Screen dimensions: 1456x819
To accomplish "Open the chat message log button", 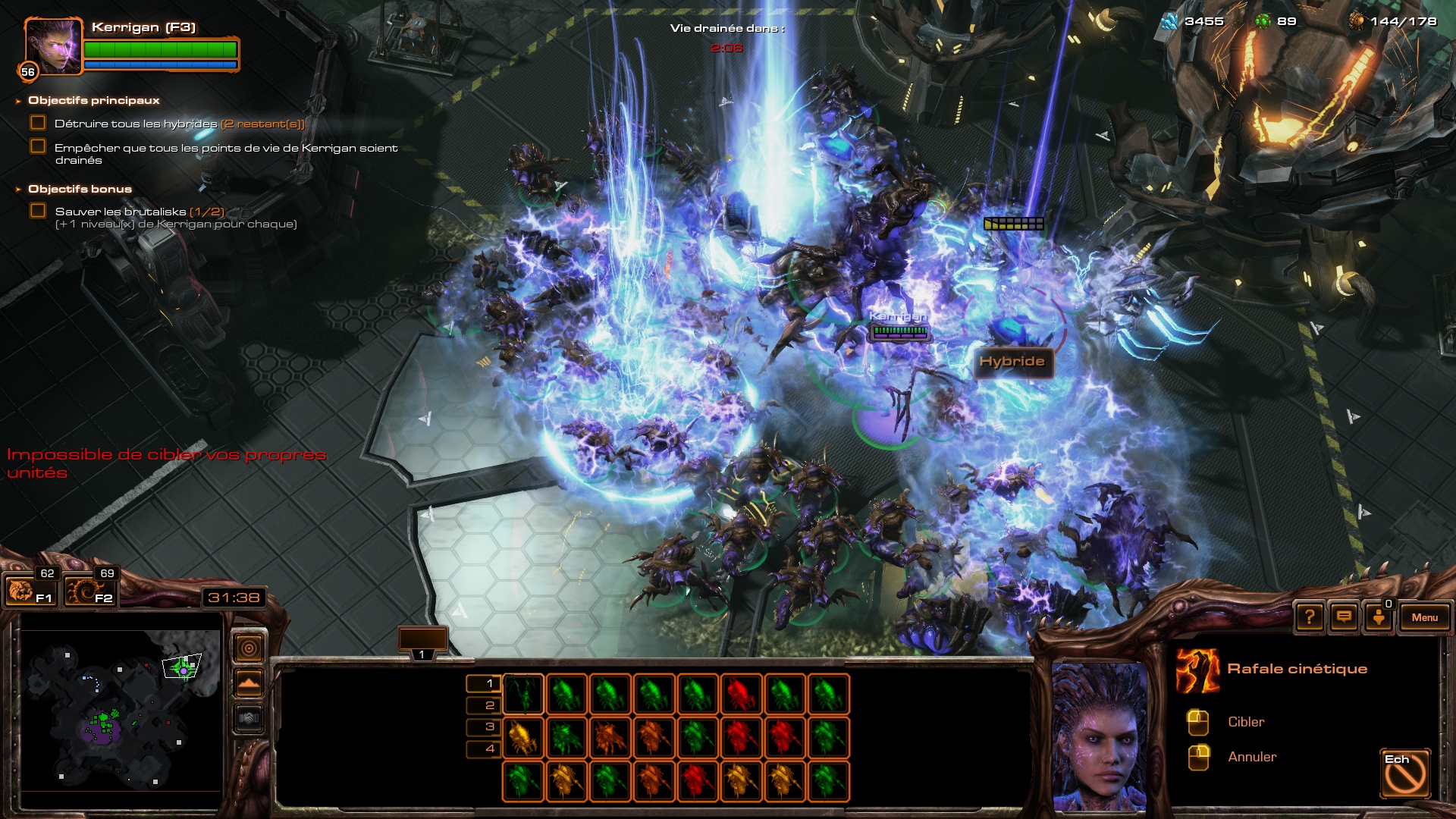I will tap(1344, 617).
